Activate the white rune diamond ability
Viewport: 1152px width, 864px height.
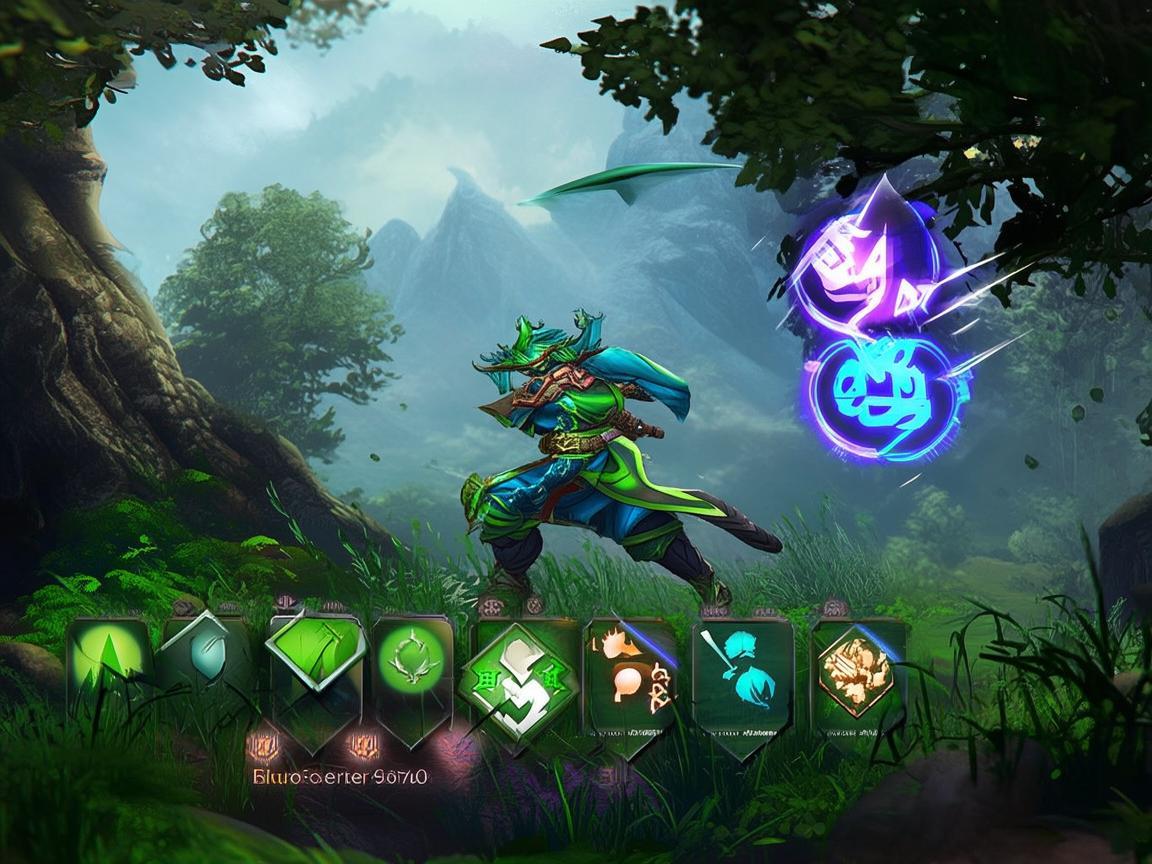[x=518, y=678]
